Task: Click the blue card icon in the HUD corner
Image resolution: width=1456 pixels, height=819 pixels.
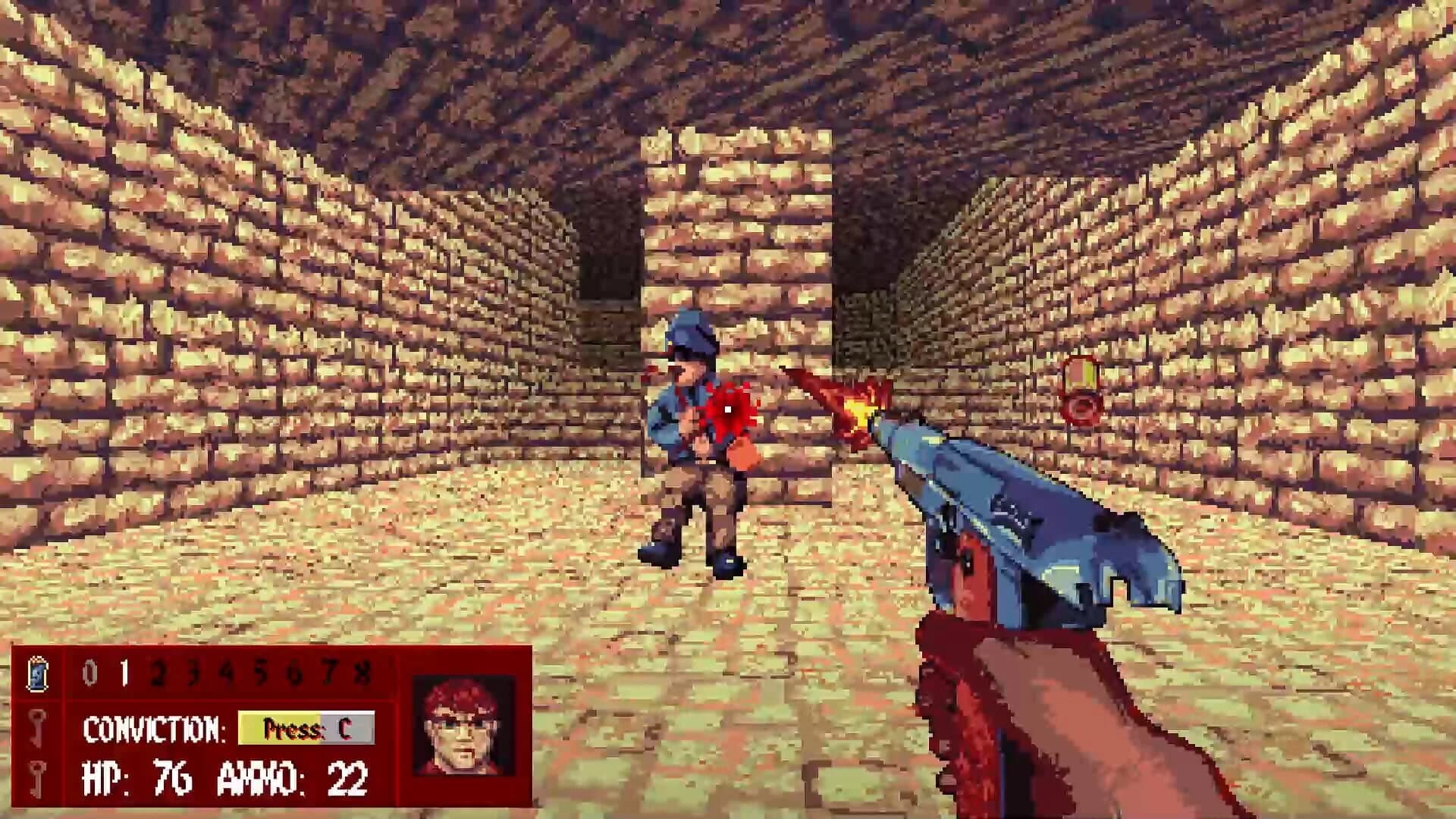Action: 38,675
